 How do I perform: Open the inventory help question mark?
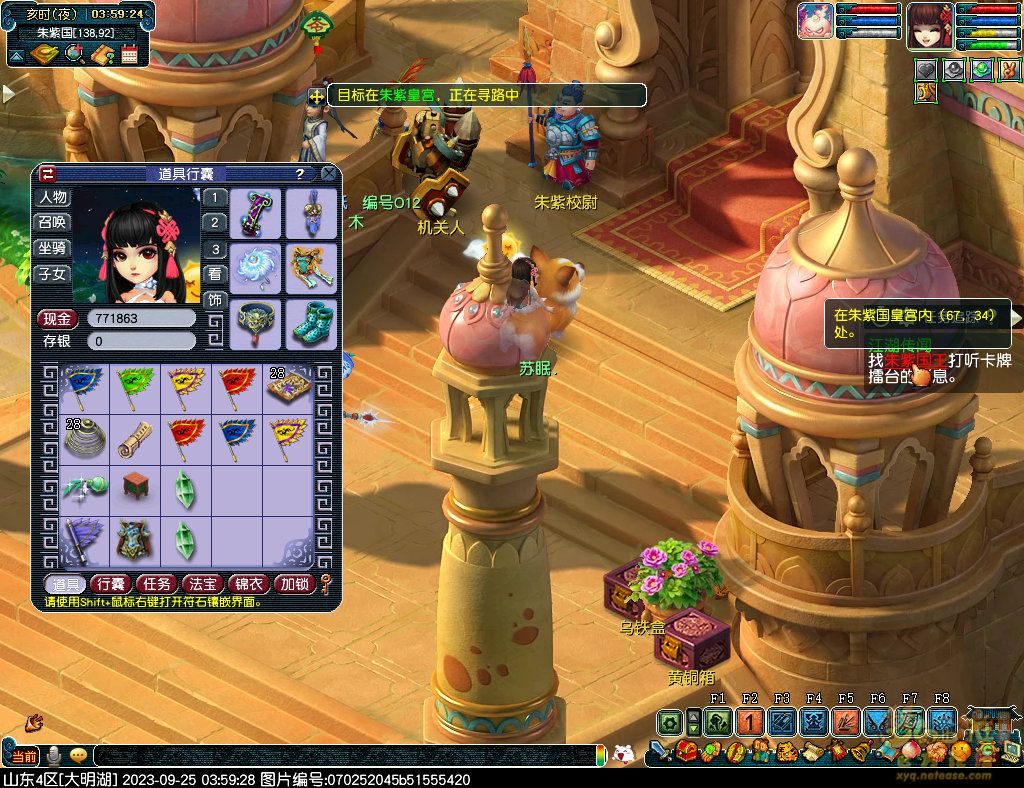[x=300, y=173]
